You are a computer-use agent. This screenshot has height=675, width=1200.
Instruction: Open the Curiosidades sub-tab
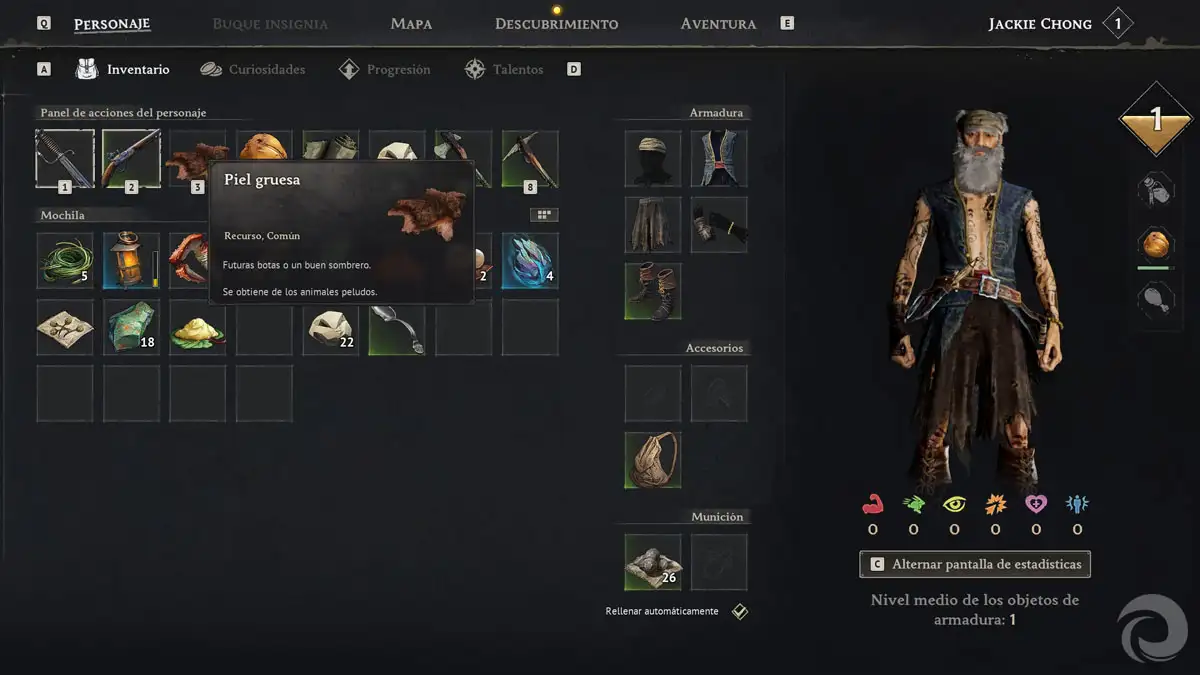tap(266, 70)
